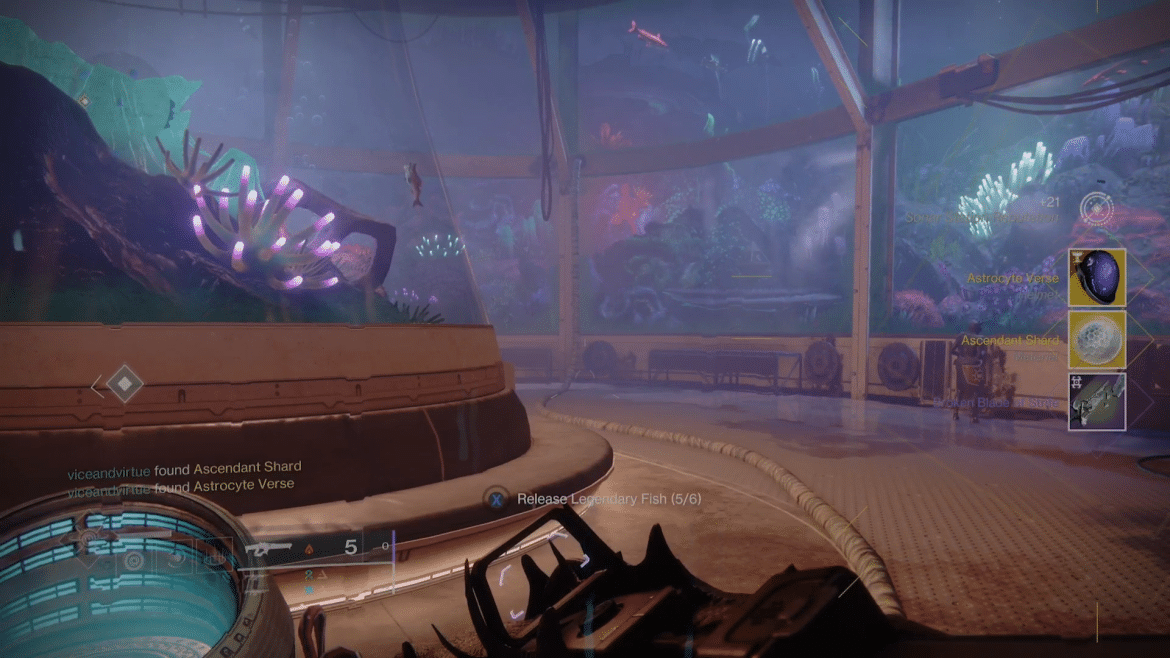
Task: Click the Sonar Station reputation emblem
Action: point(1097,208)
